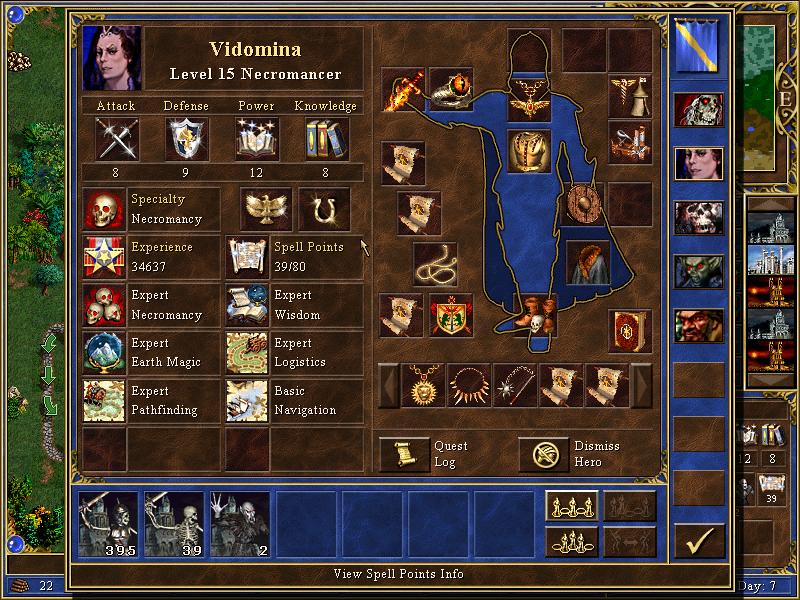Open the Expert Logistics skill info
The height and width of the screenshot is (600, 800).
(246, 354)
